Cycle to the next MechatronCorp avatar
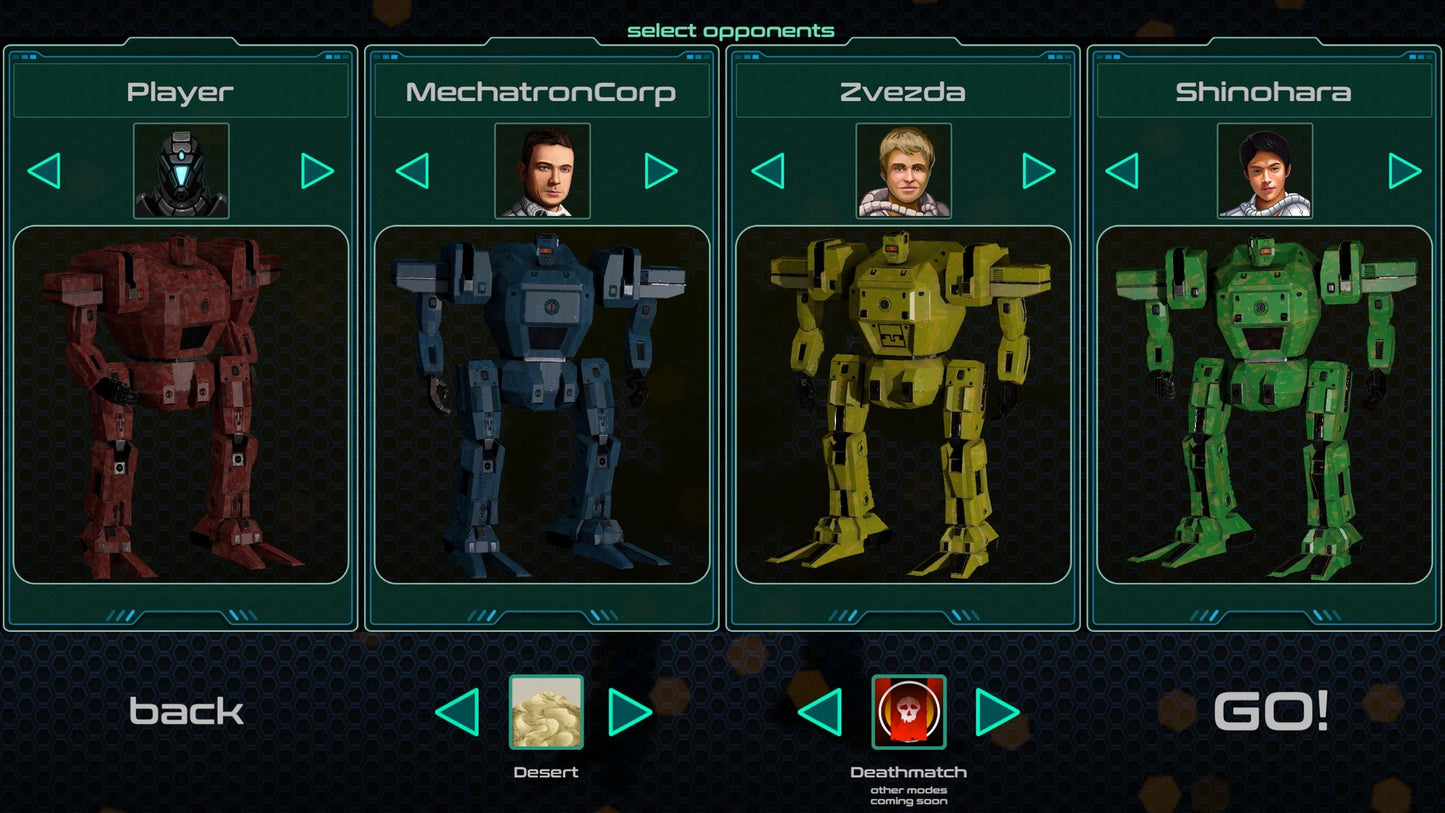 [661, 169]
